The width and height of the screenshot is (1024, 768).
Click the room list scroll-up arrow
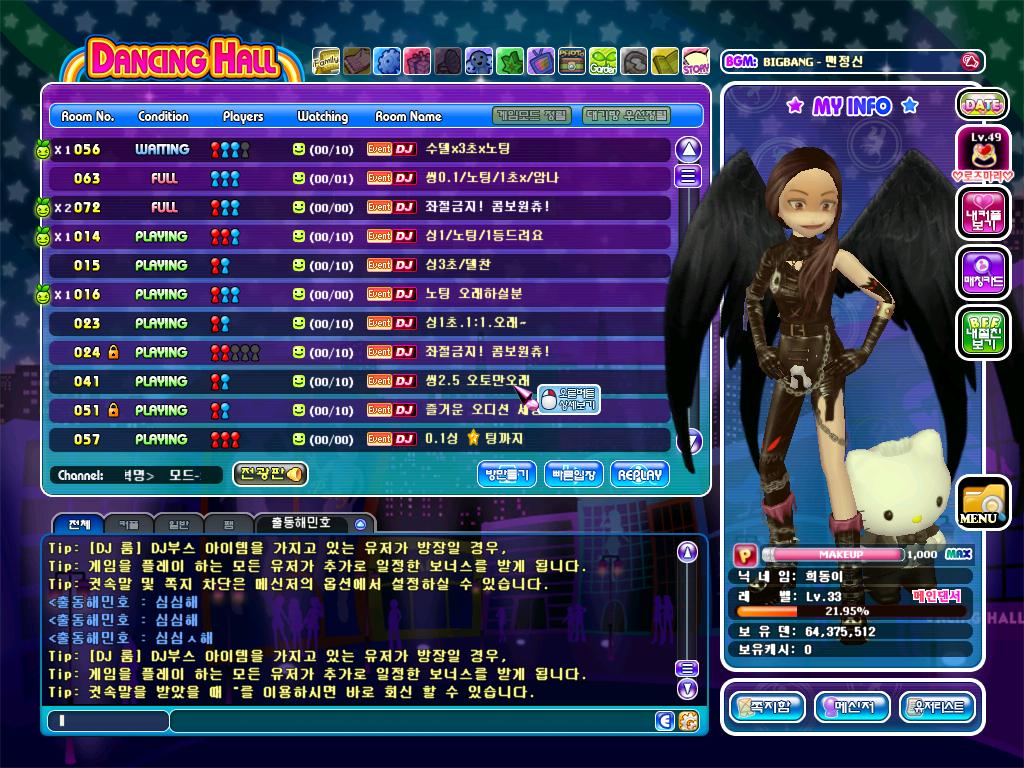(x=688, y=150)
